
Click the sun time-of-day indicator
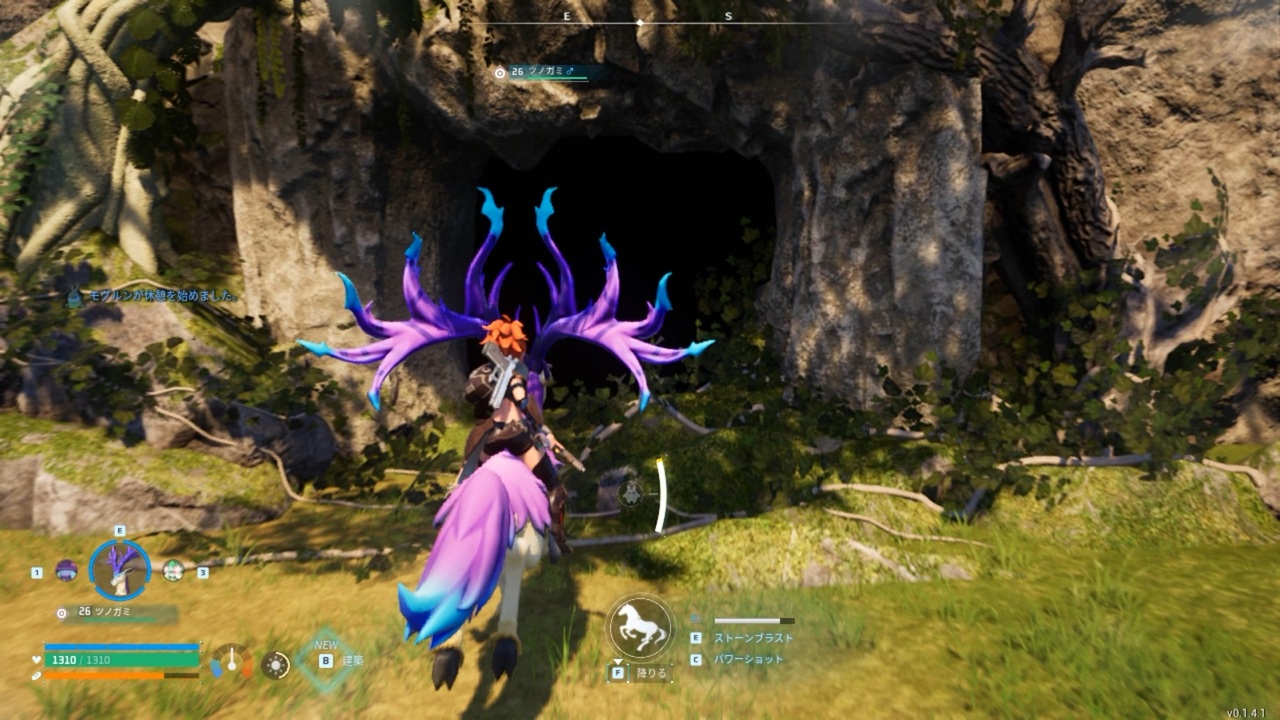[275, 664]
